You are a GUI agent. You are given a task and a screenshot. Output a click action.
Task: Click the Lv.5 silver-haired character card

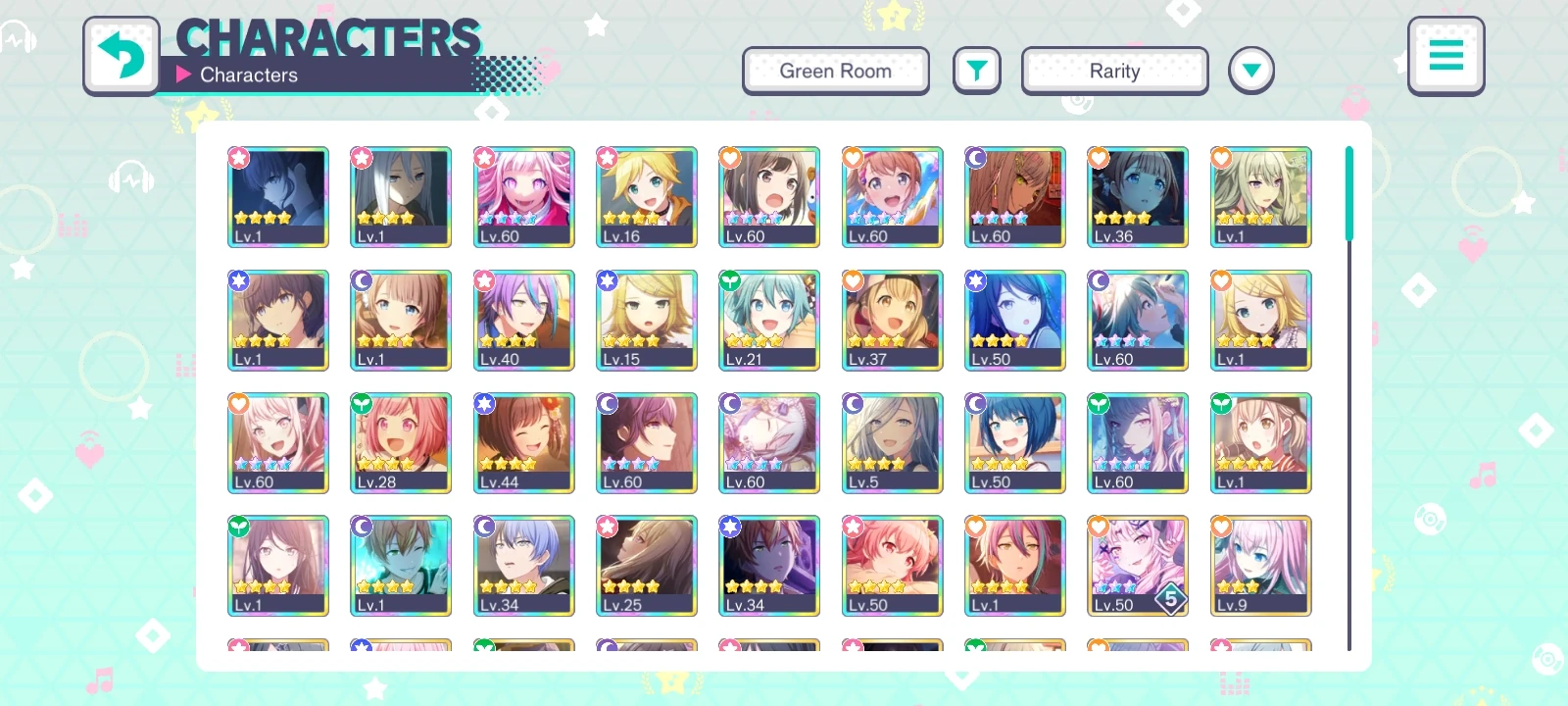pyautogui.click(x=892, y=442)
